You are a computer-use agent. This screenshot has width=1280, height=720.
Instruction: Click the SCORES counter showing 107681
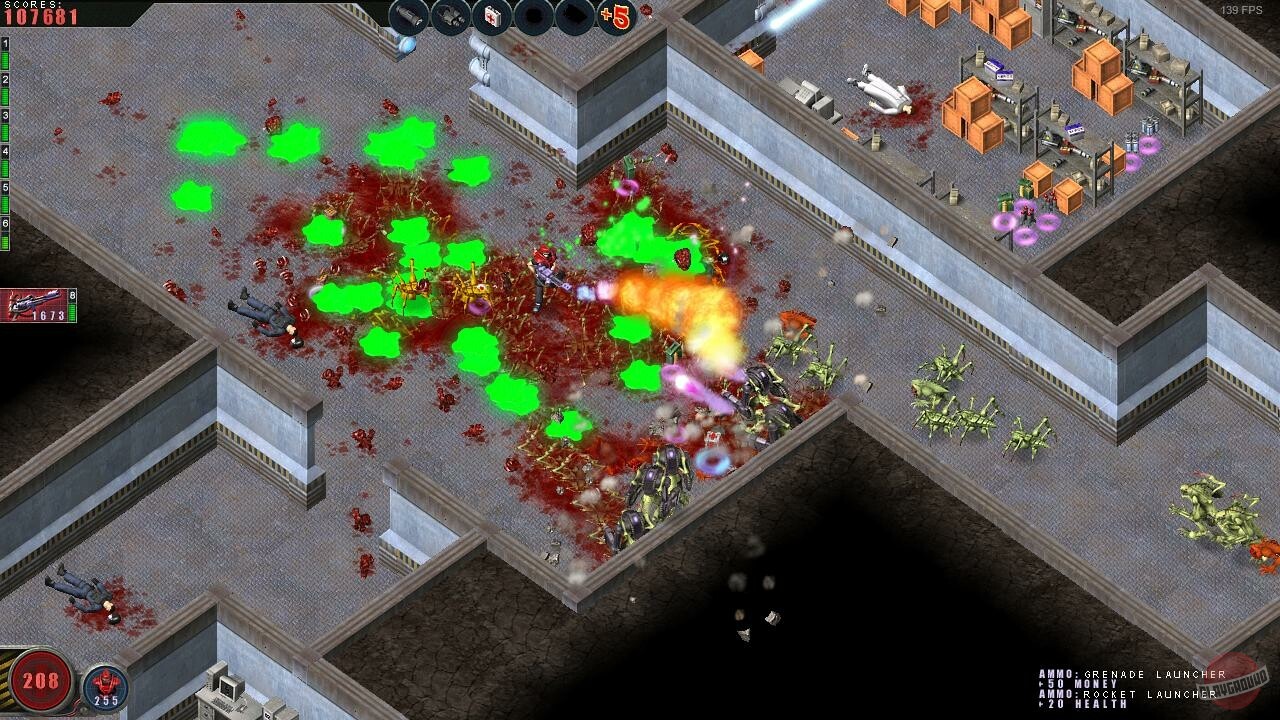(x=40, y=15)
